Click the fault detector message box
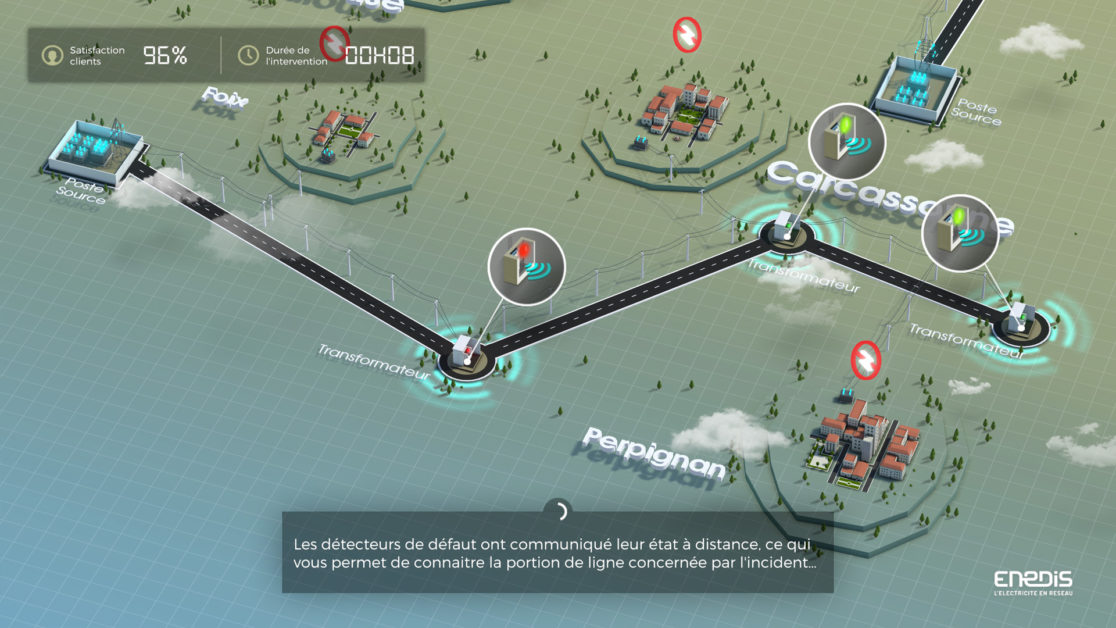Screen dimensions: 1116x628 pyautogui.click(x=557, y=553)
